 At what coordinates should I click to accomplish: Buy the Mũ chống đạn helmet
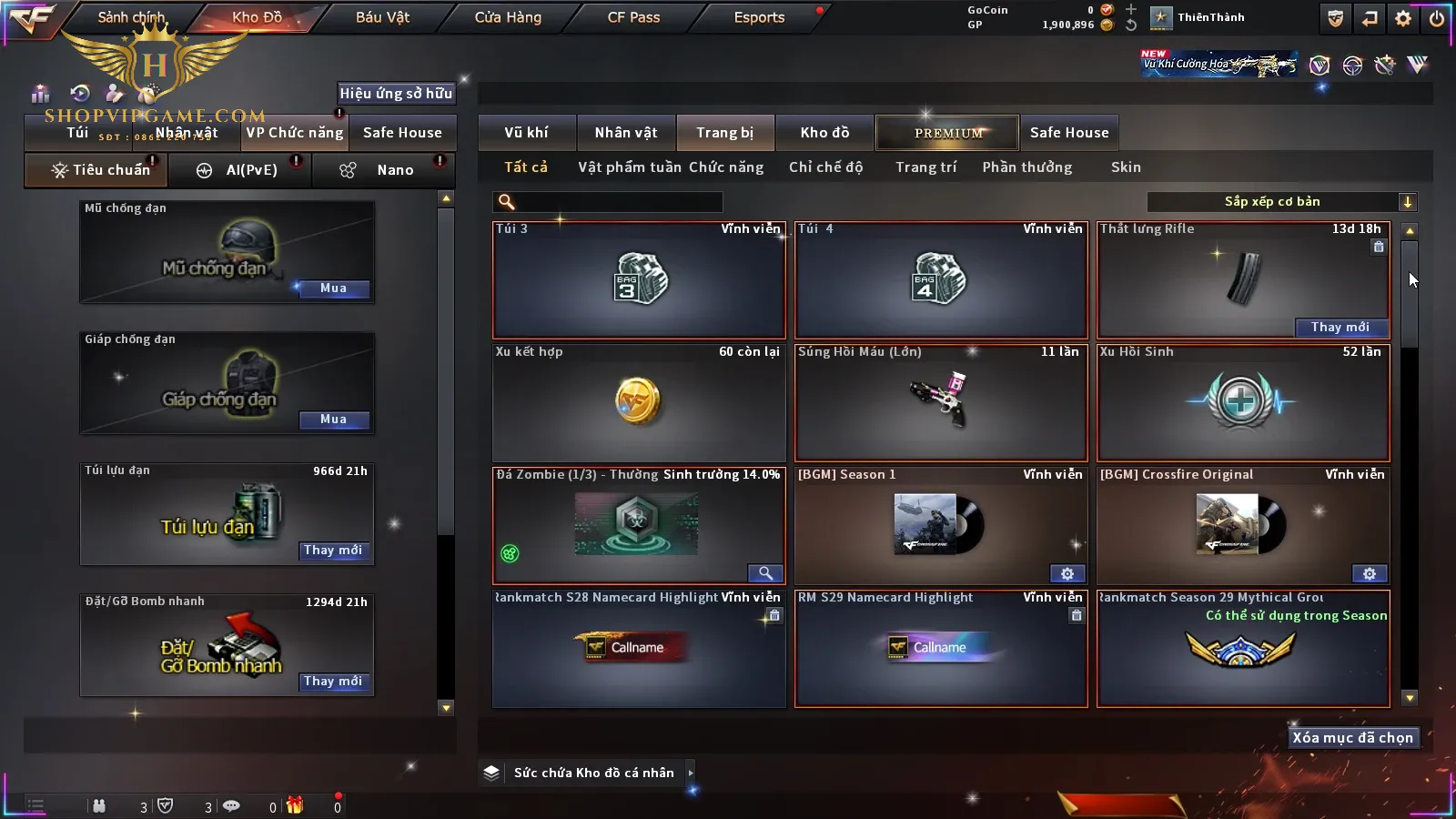pos(333,288)
